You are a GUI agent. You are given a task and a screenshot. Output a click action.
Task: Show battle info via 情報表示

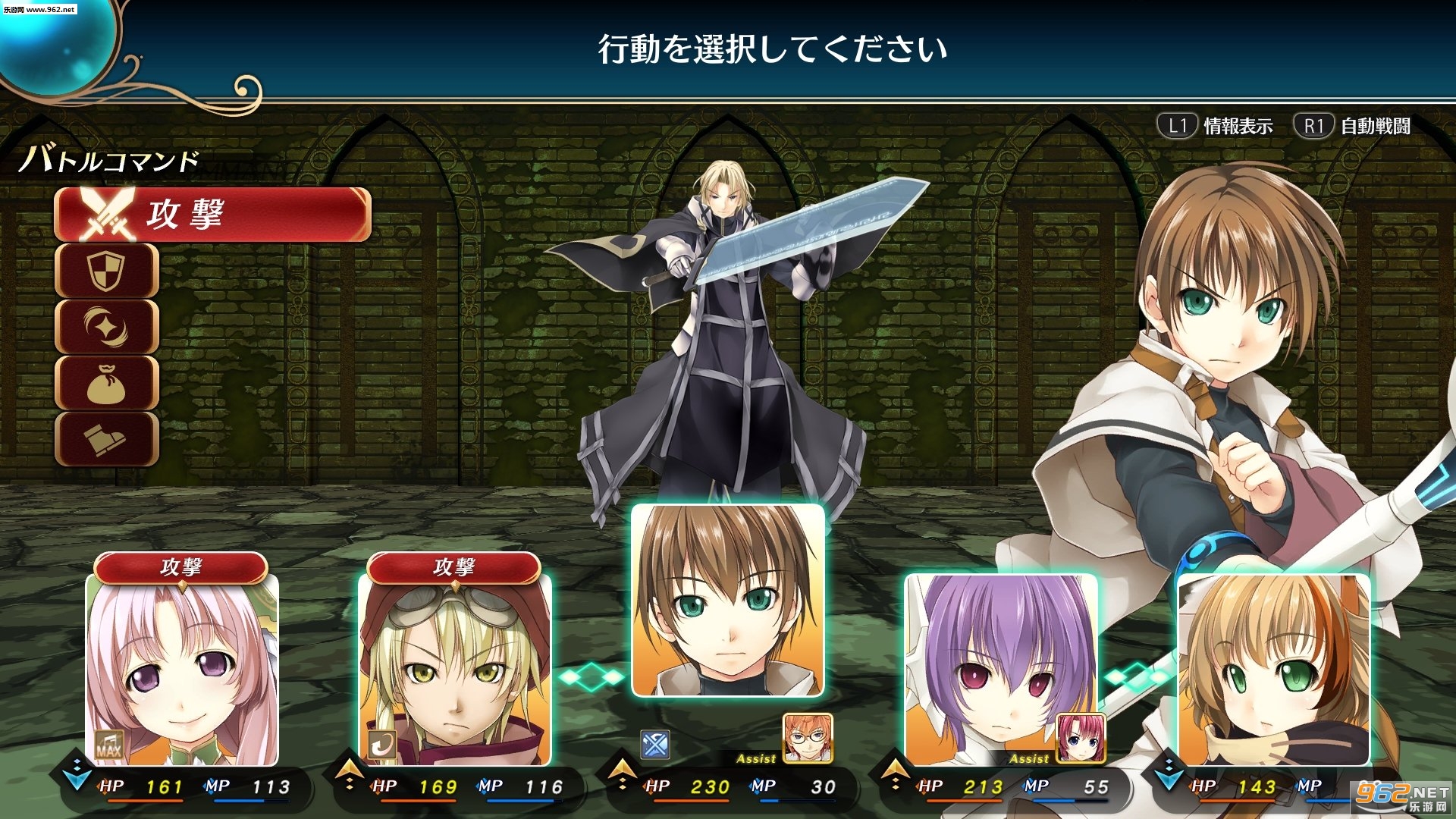pyautogui.click(x=1216, y=126)
